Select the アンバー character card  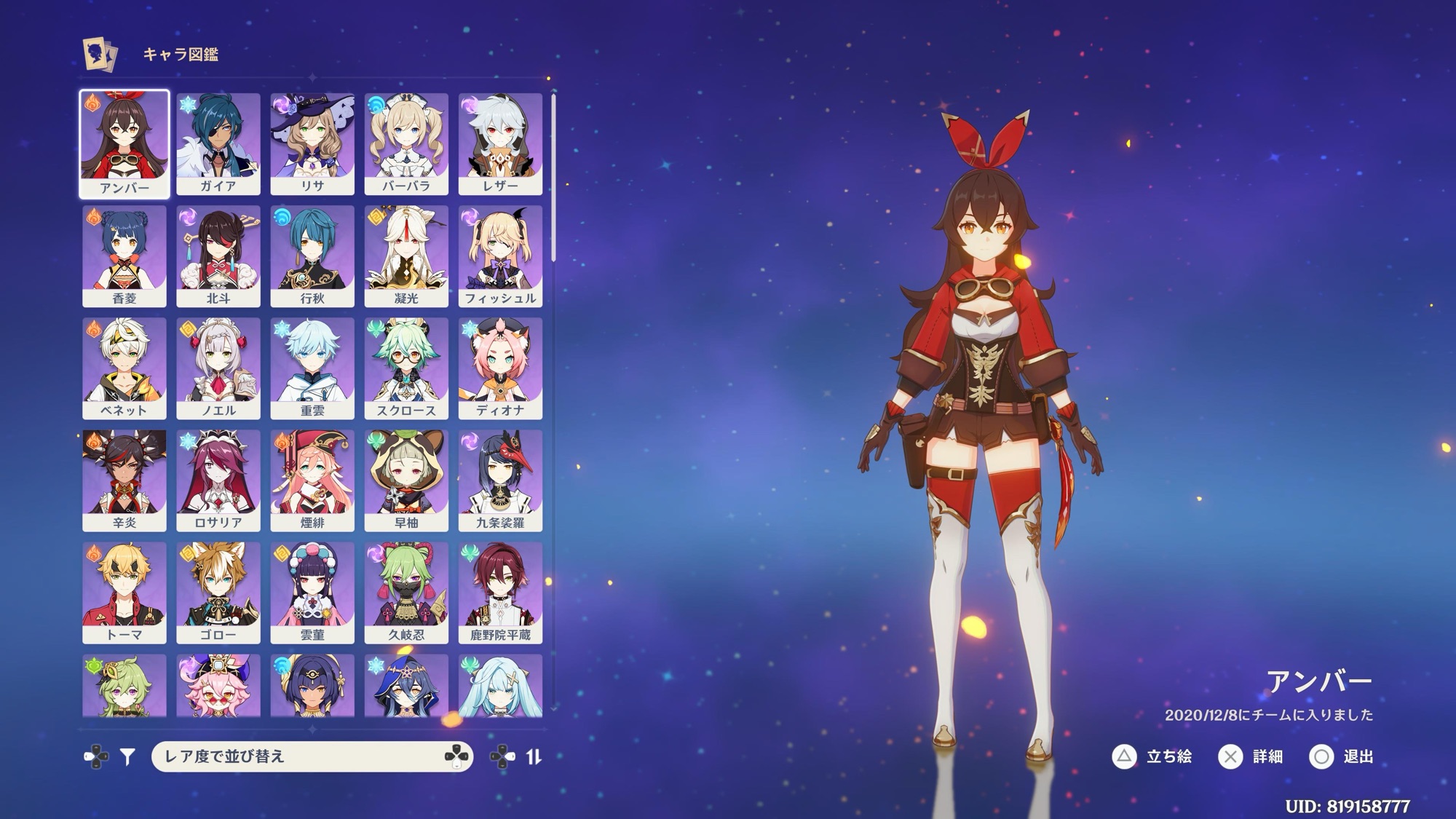pos(124,143)
